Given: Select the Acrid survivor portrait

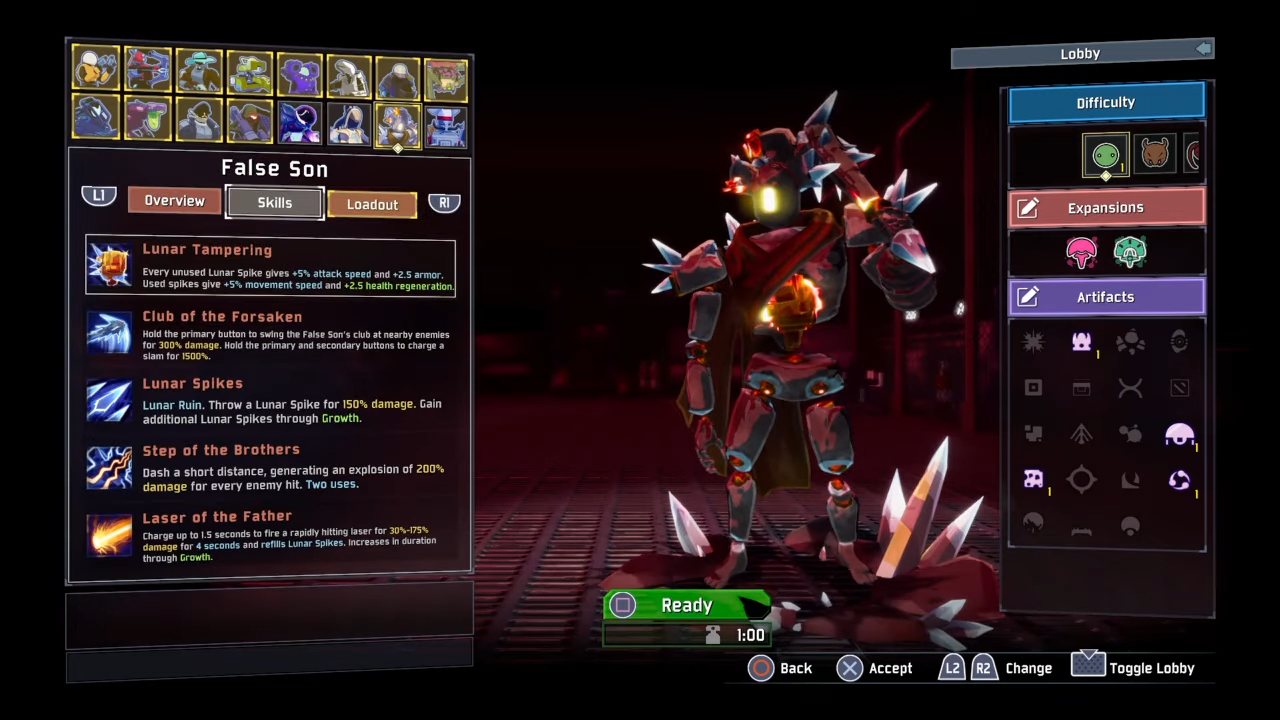Looking at the screenshot, I should [x=147, y=120].
